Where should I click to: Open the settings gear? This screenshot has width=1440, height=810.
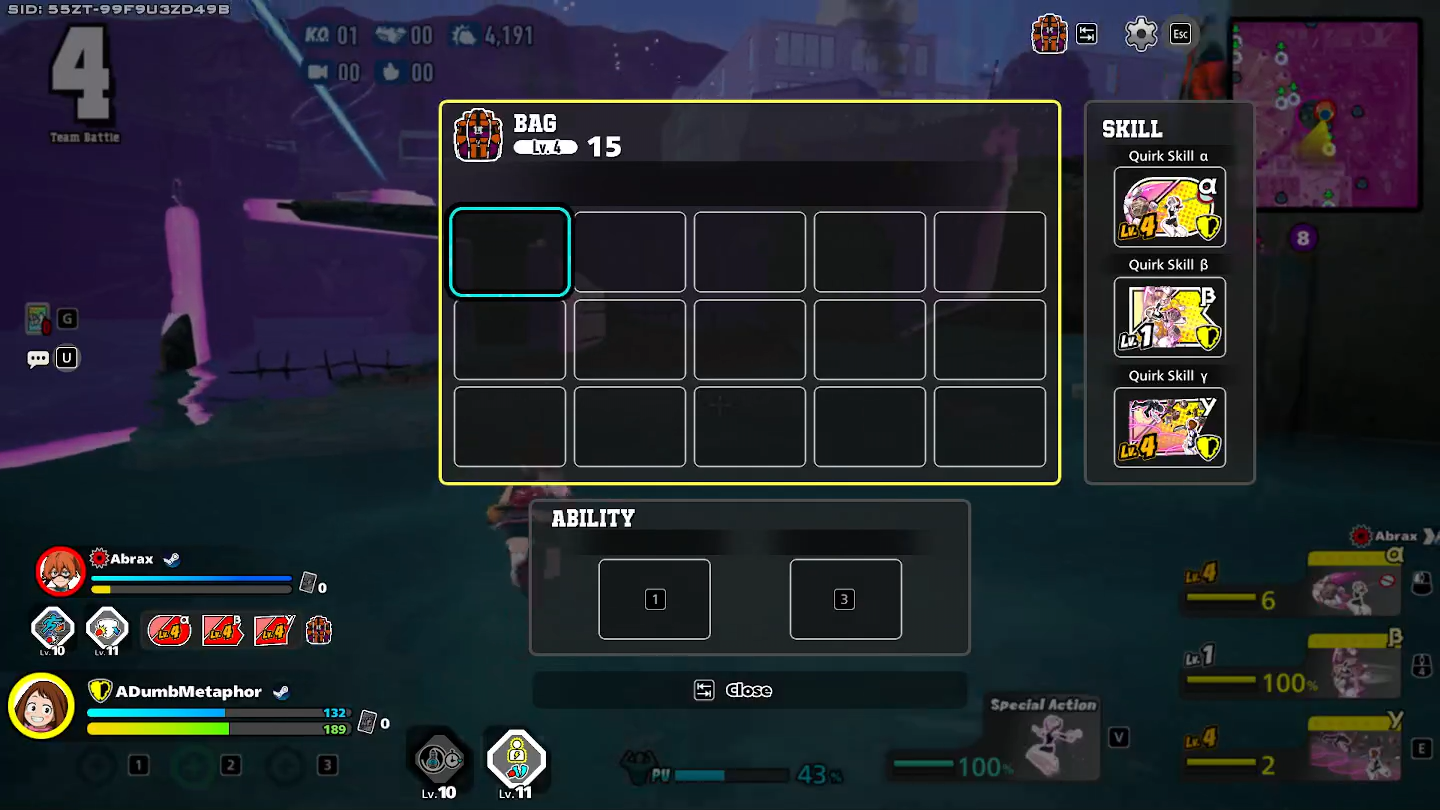[x=1140, y=34]
